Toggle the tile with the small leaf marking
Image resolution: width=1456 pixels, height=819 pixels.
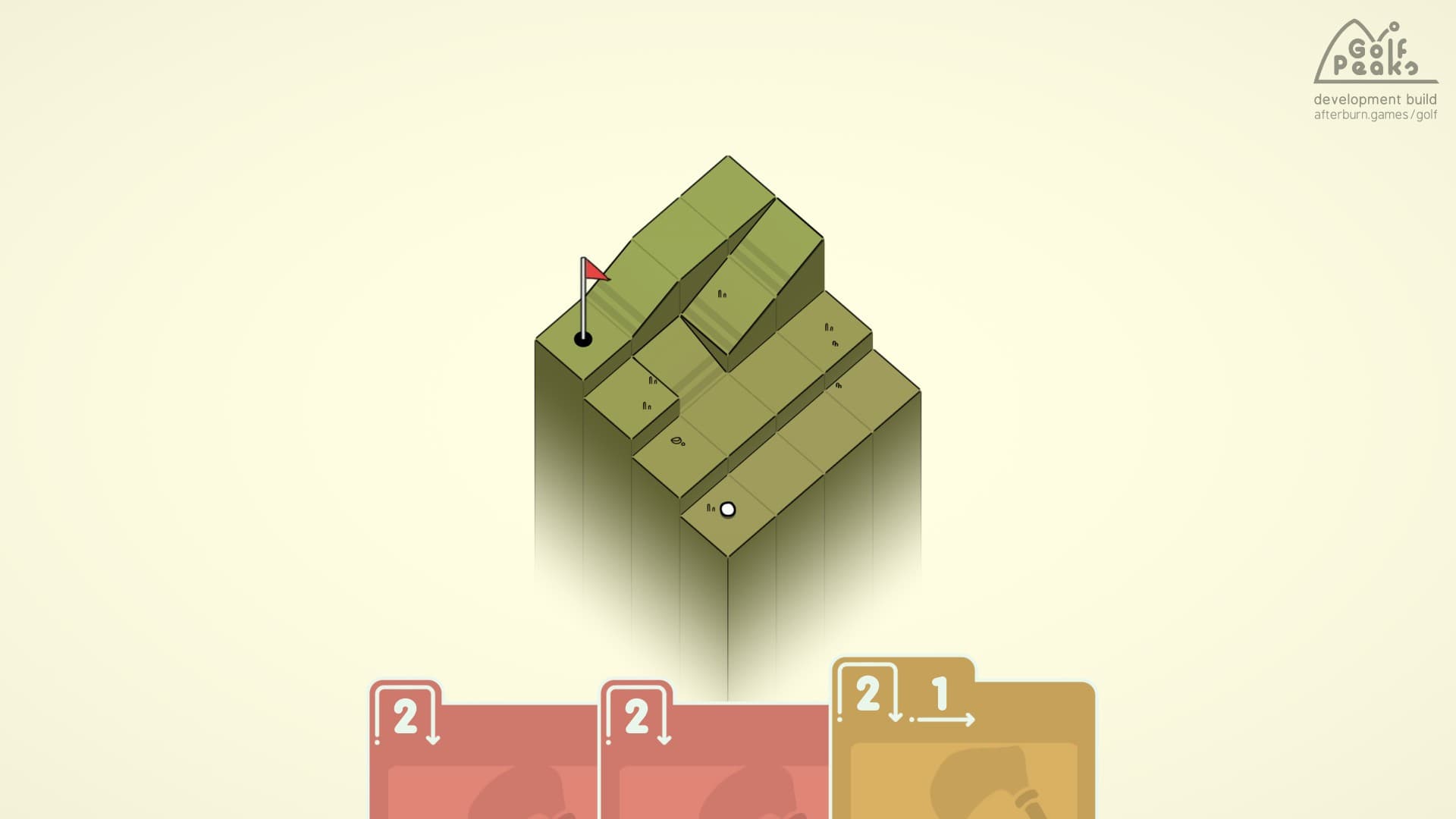(x=677, y=442)
